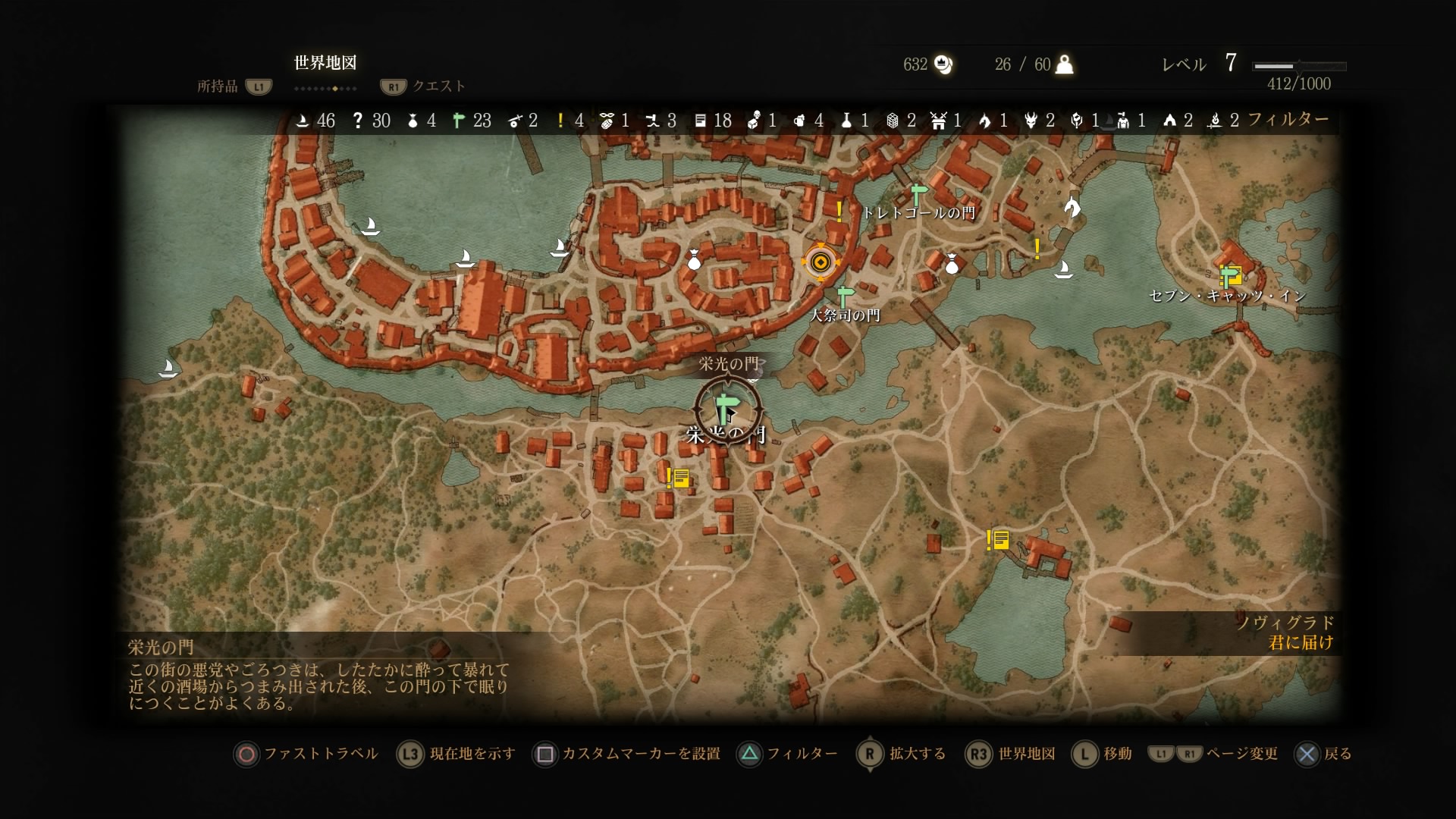Toggle the undiscovered question mark filter
Image resolution: width=1456 pixels, height=819 pixels.
pos(358,121)
